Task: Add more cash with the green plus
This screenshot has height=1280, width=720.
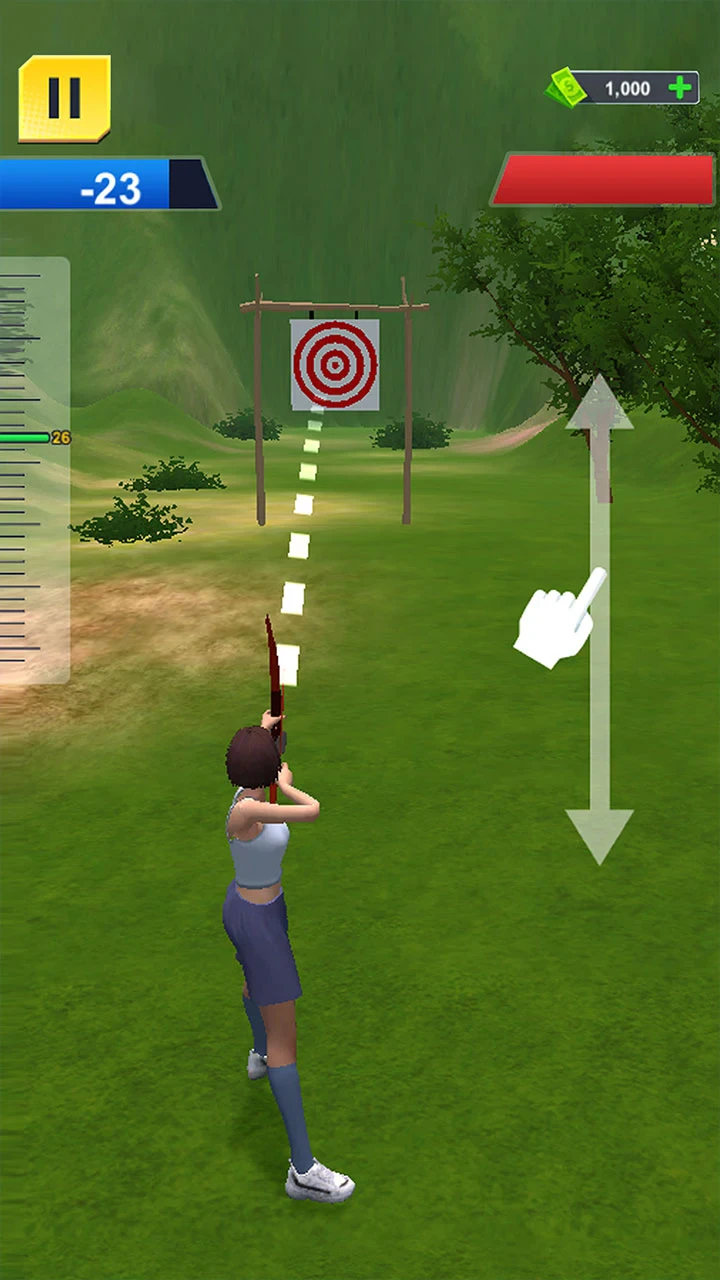Action: [681, 88]
